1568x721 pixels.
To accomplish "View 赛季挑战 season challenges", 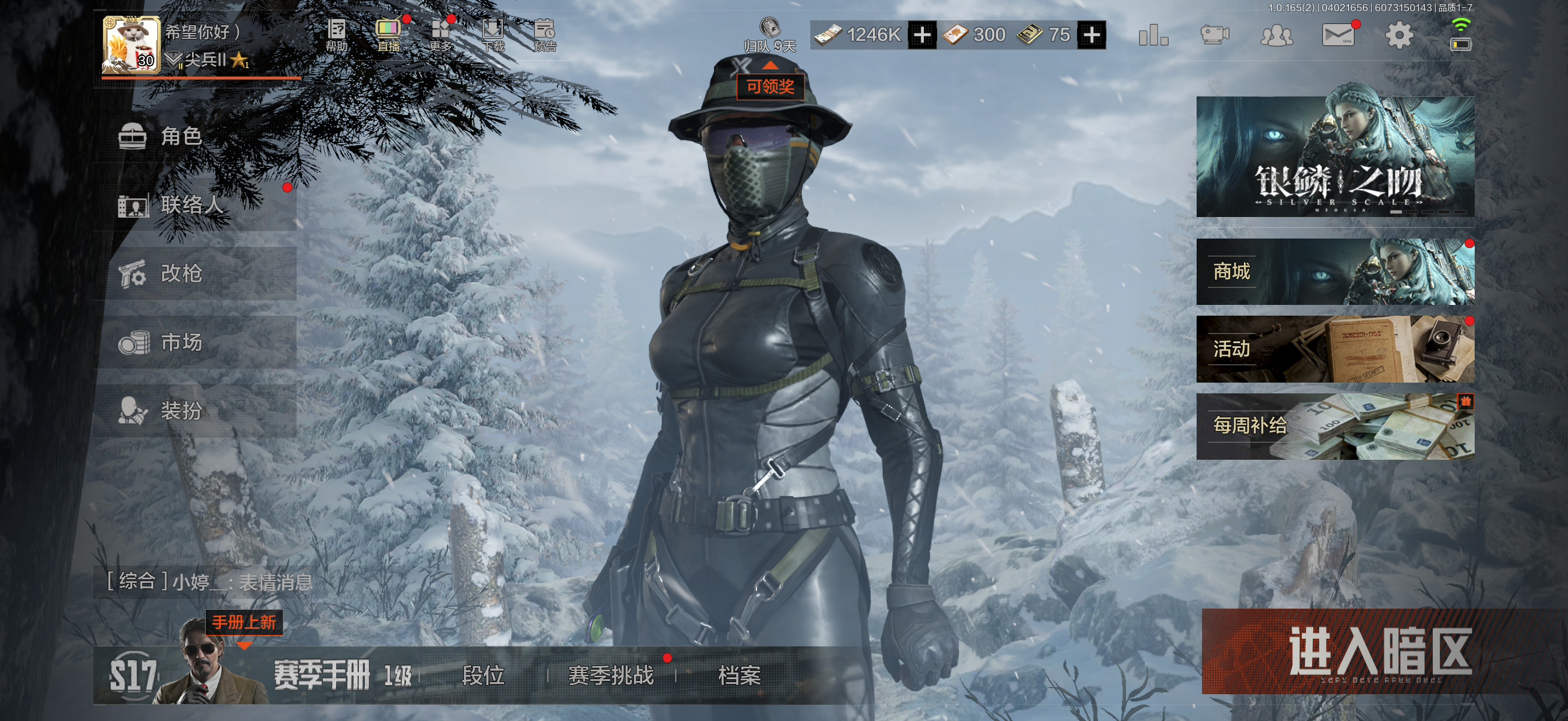I will (611, 675).
